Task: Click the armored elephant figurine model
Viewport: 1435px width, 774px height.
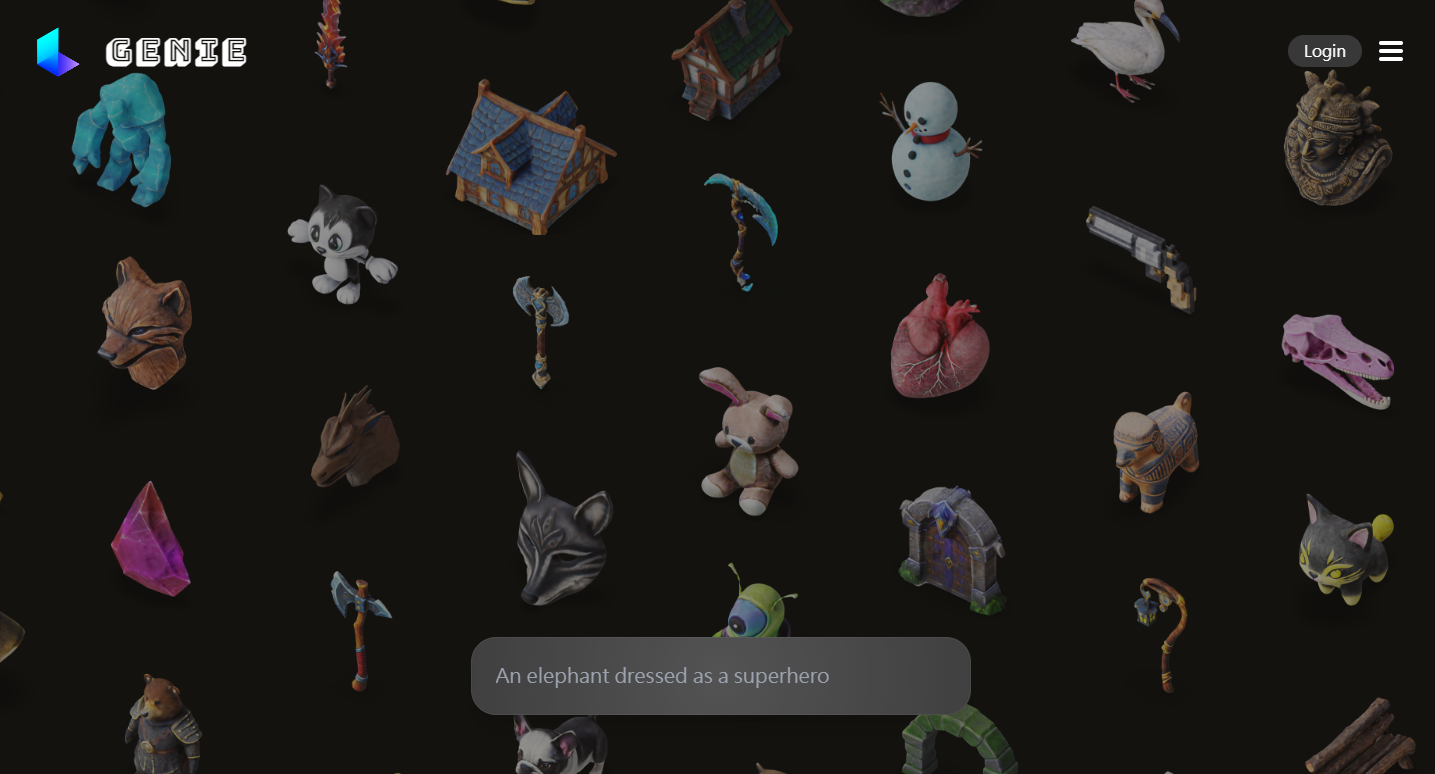Action: pyautogui.click(x=1153, y=452)
